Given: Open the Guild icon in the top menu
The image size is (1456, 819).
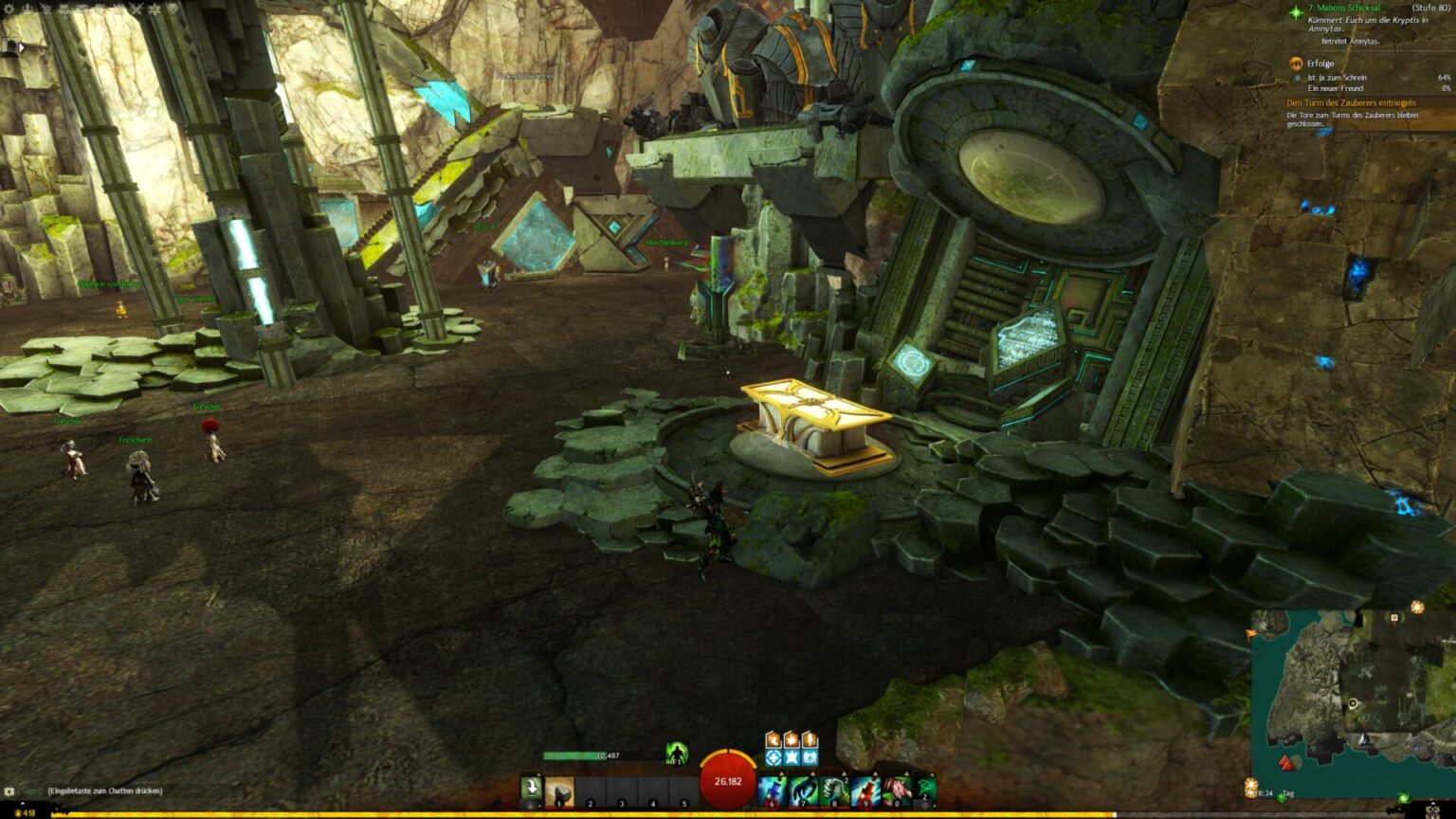Looking at the screenshot, I should [x=153, y=10].
